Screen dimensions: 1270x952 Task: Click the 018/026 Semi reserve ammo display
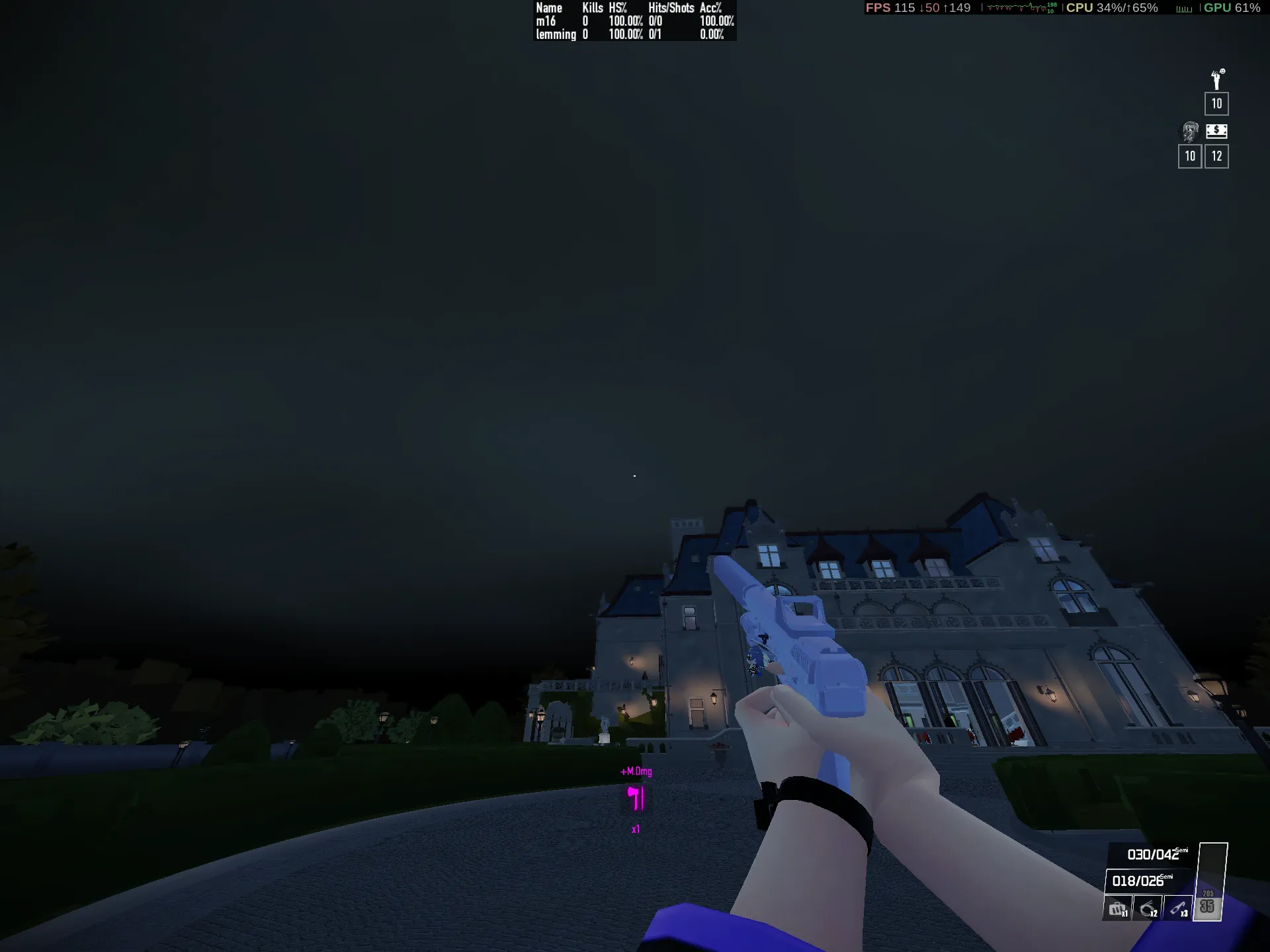point(1138,881)
